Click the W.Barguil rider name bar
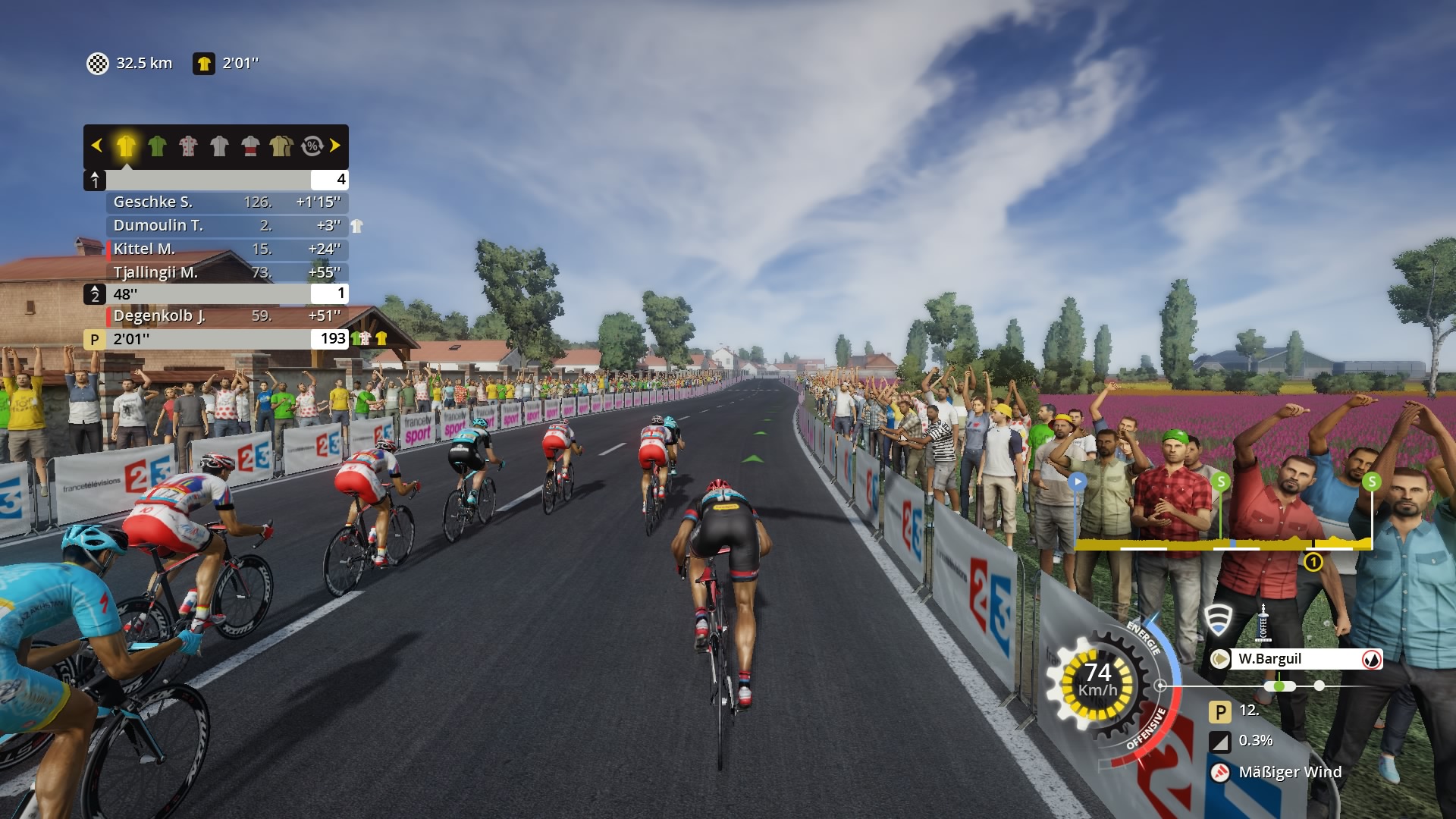Viewport: 1456px width, 819px height. pos(1295,659)
